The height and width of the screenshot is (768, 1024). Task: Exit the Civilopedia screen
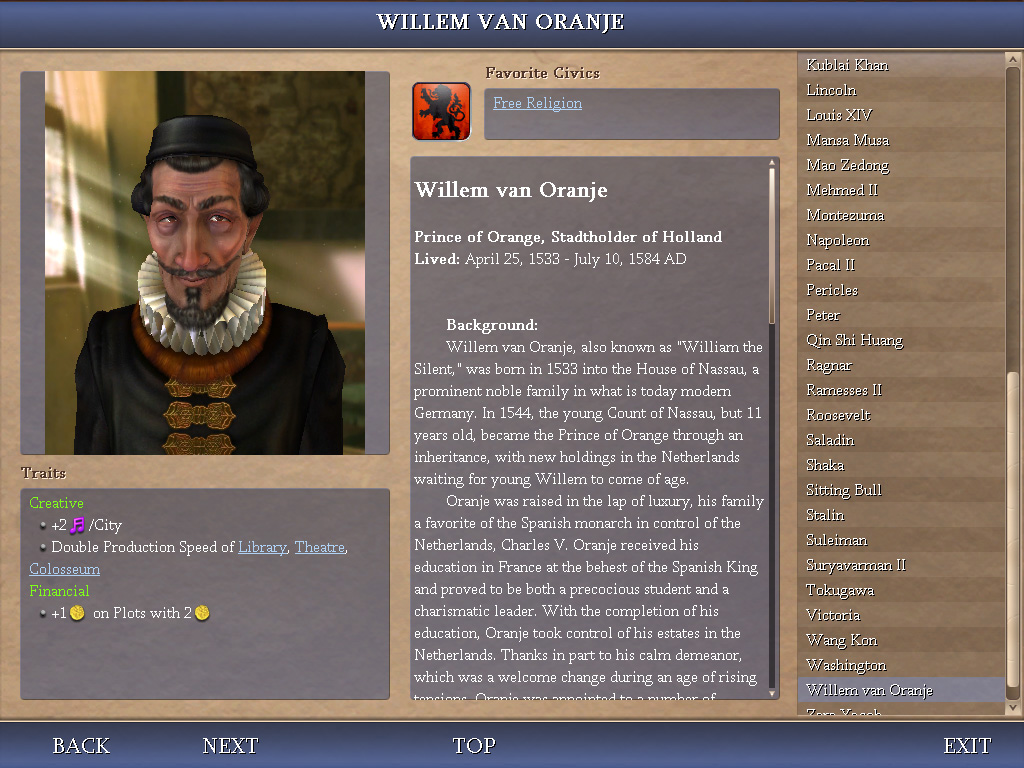point(967,746)
